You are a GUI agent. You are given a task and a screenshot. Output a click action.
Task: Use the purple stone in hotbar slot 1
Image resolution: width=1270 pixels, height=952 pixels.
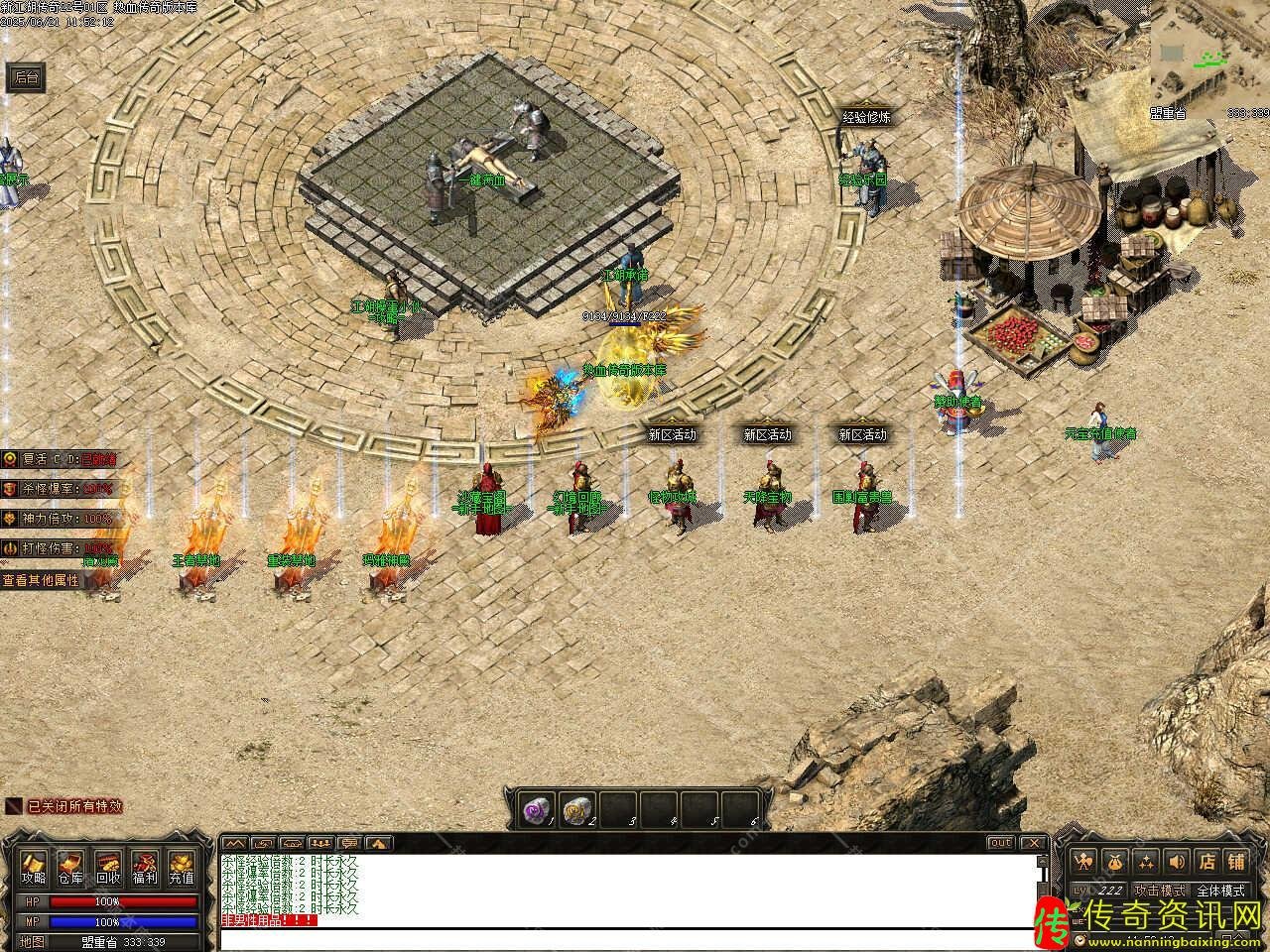[537, 810]
